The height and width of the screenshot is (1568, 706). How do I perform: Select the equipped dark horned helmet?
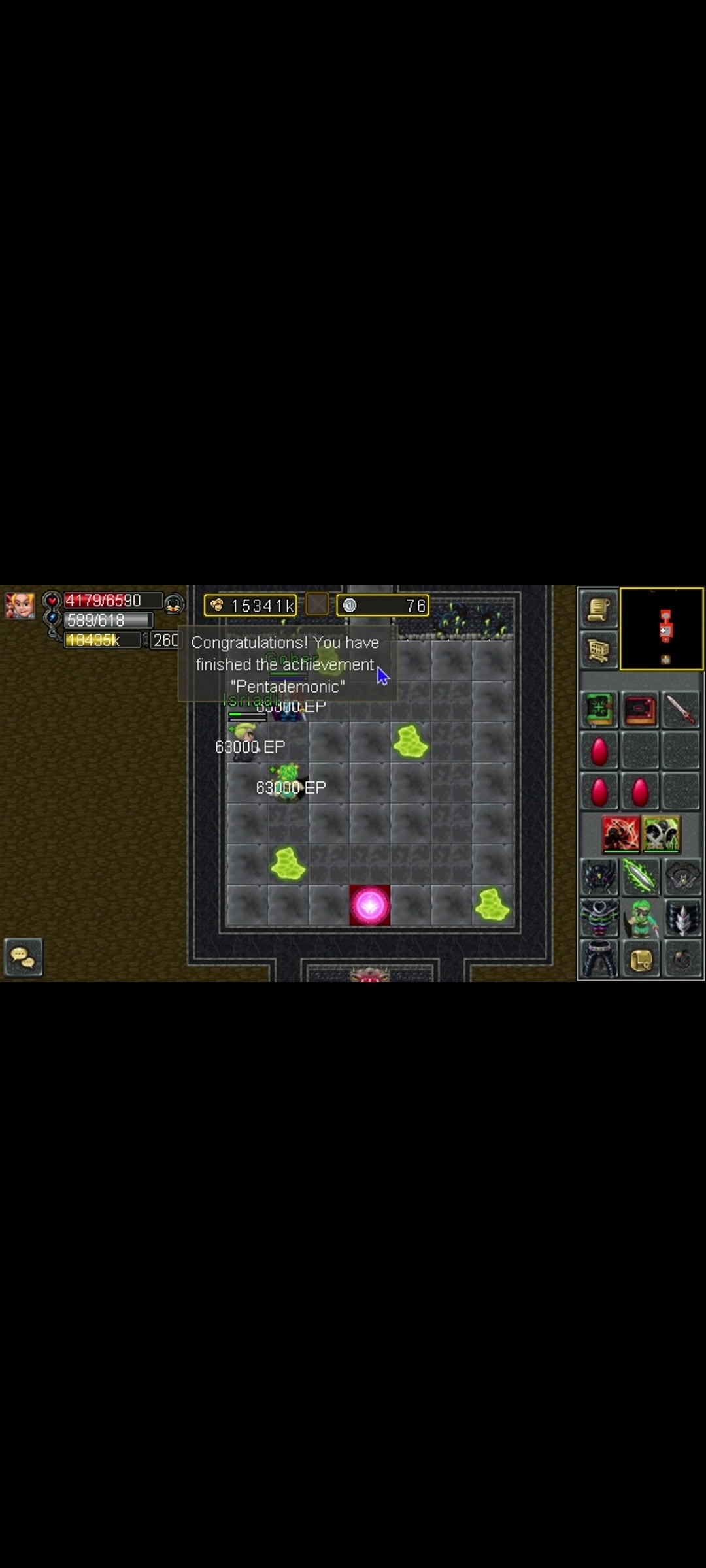[x=598, y=876]
